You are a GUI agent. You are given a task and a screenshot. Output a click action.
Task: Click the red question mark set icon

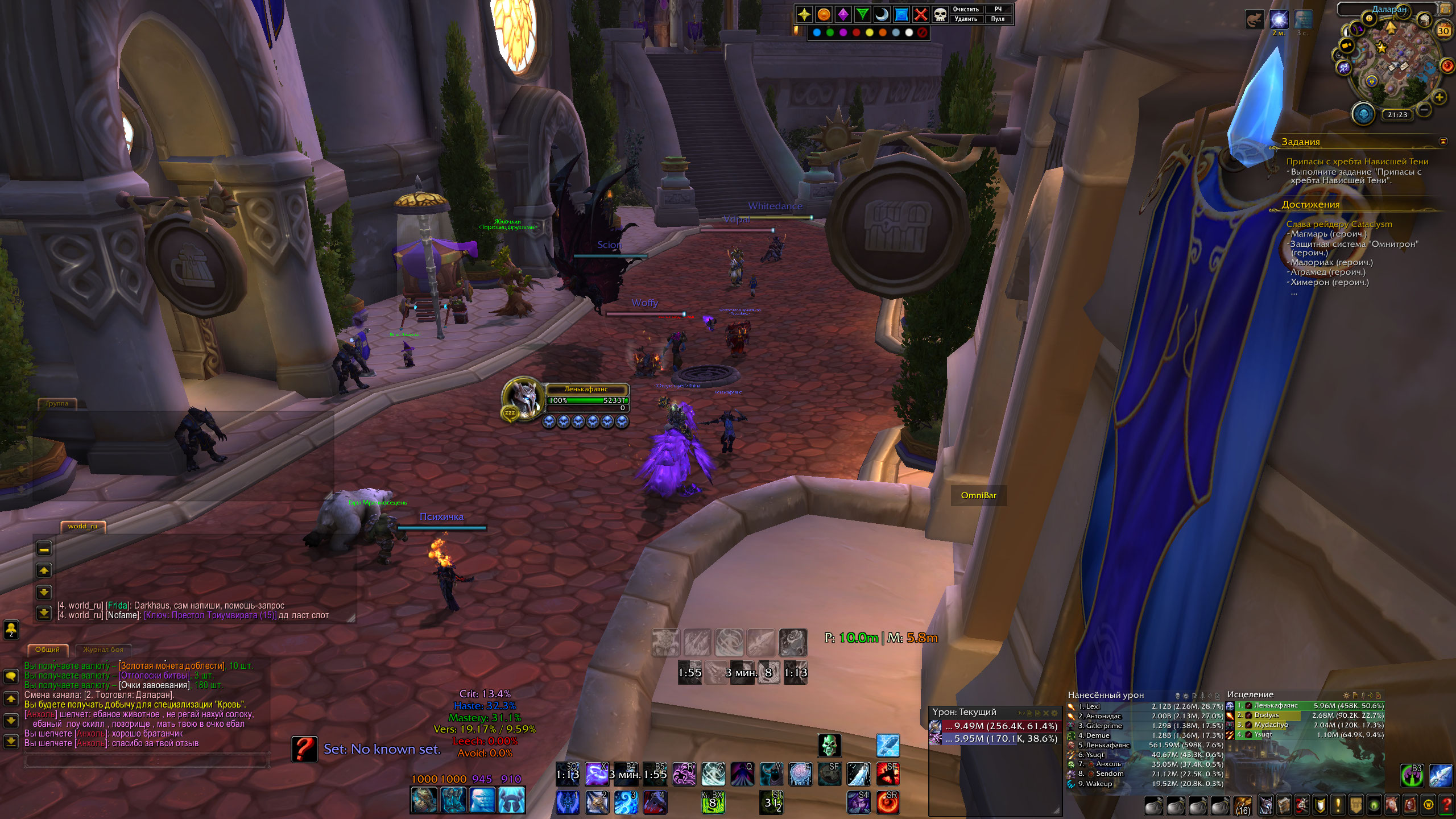[304, 749]
